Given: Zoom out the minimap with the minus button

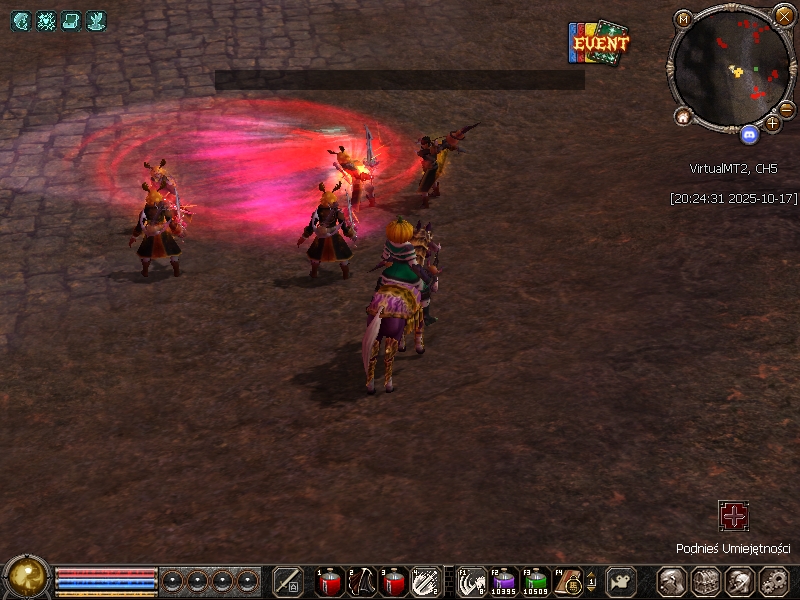Looking at the screenshot, I should click(786, 108).
